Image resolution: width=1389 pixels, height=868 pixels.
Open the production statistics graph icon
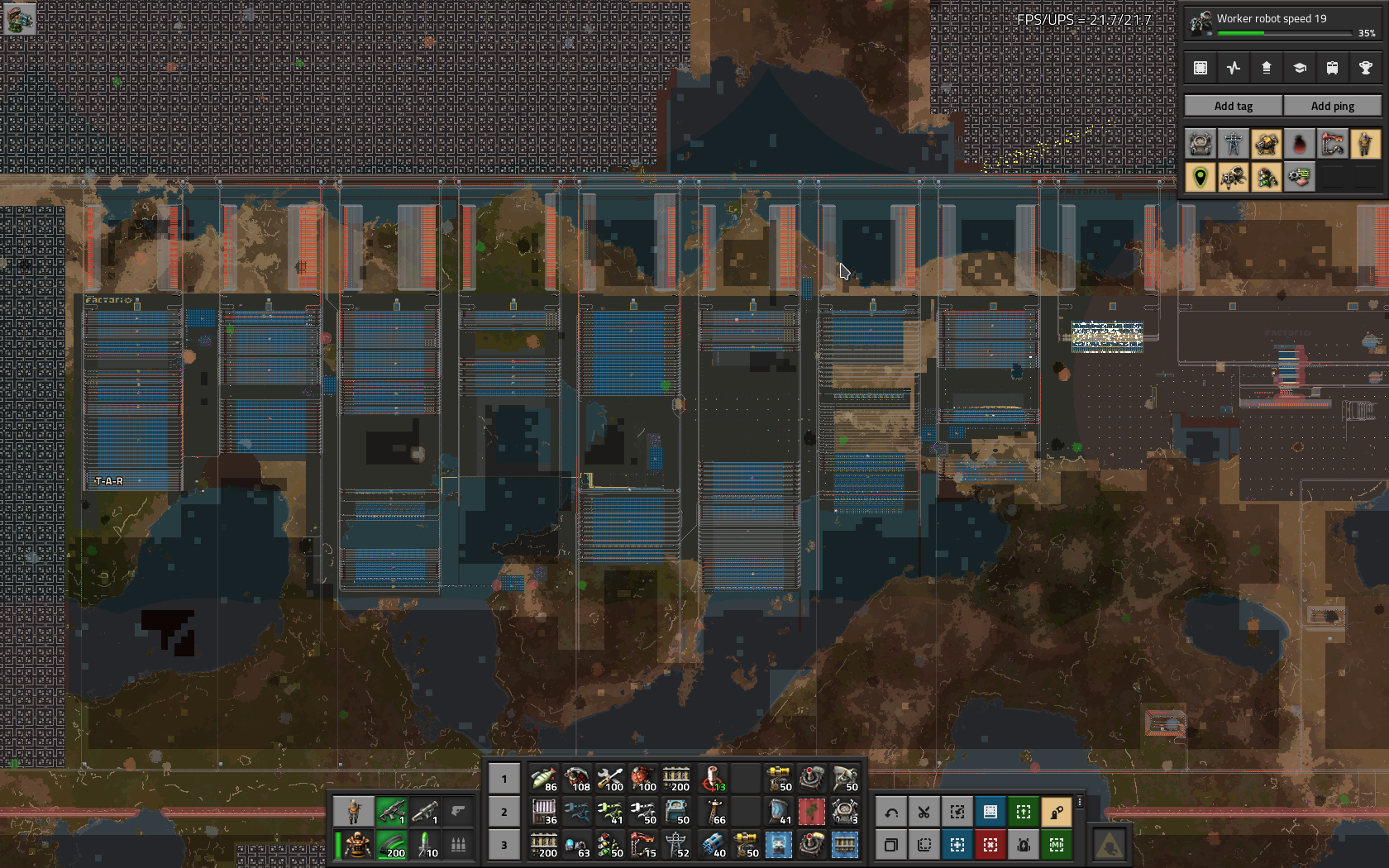[x=1233, y=68]
